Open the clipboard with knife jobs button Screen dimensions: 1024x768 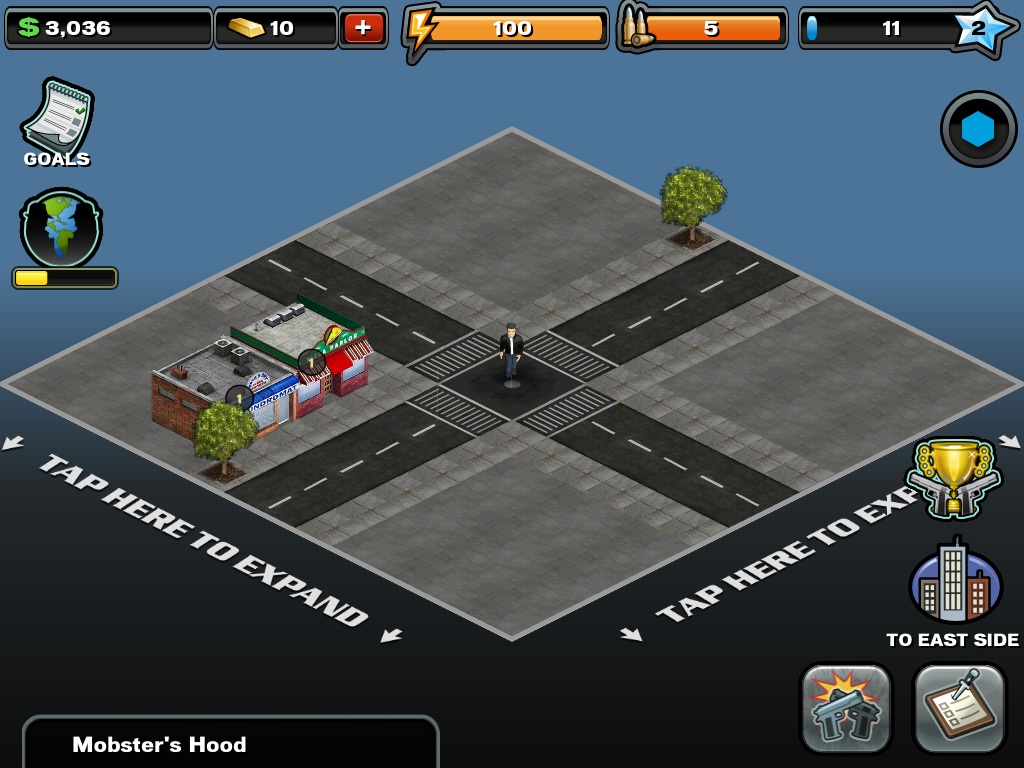960,708
